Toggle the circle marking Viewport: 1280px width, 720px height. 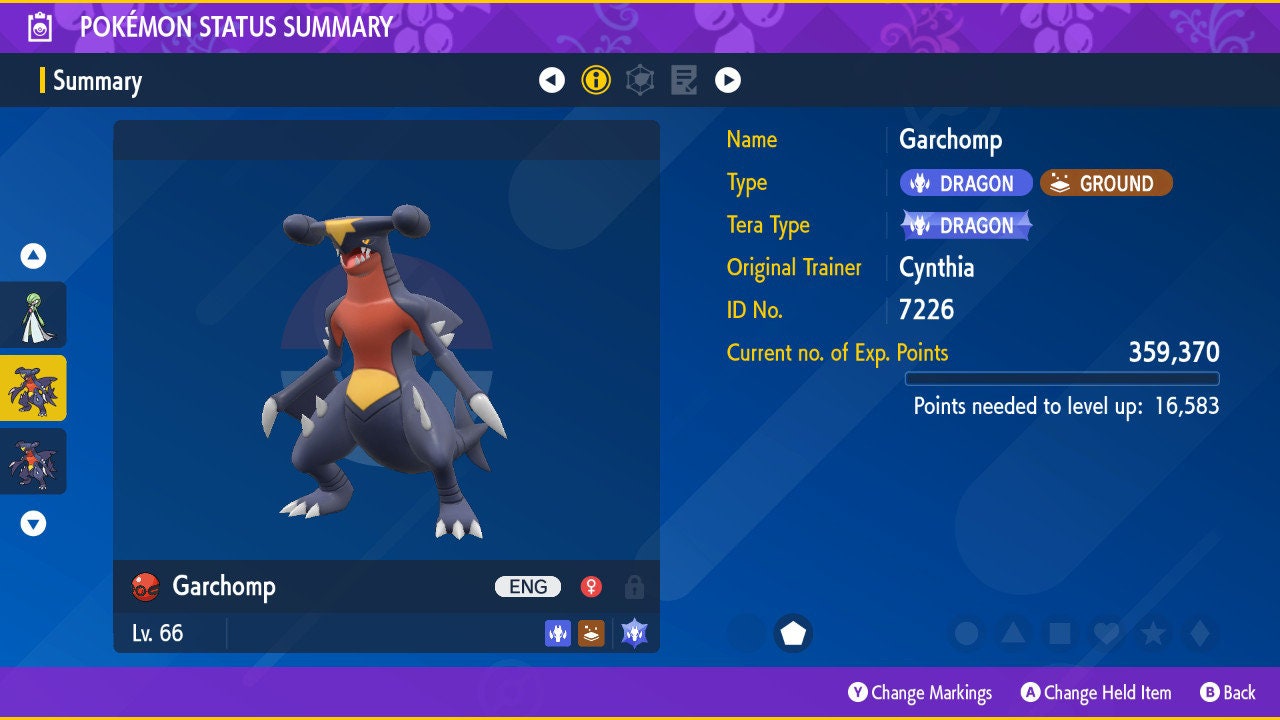[966, 633]
